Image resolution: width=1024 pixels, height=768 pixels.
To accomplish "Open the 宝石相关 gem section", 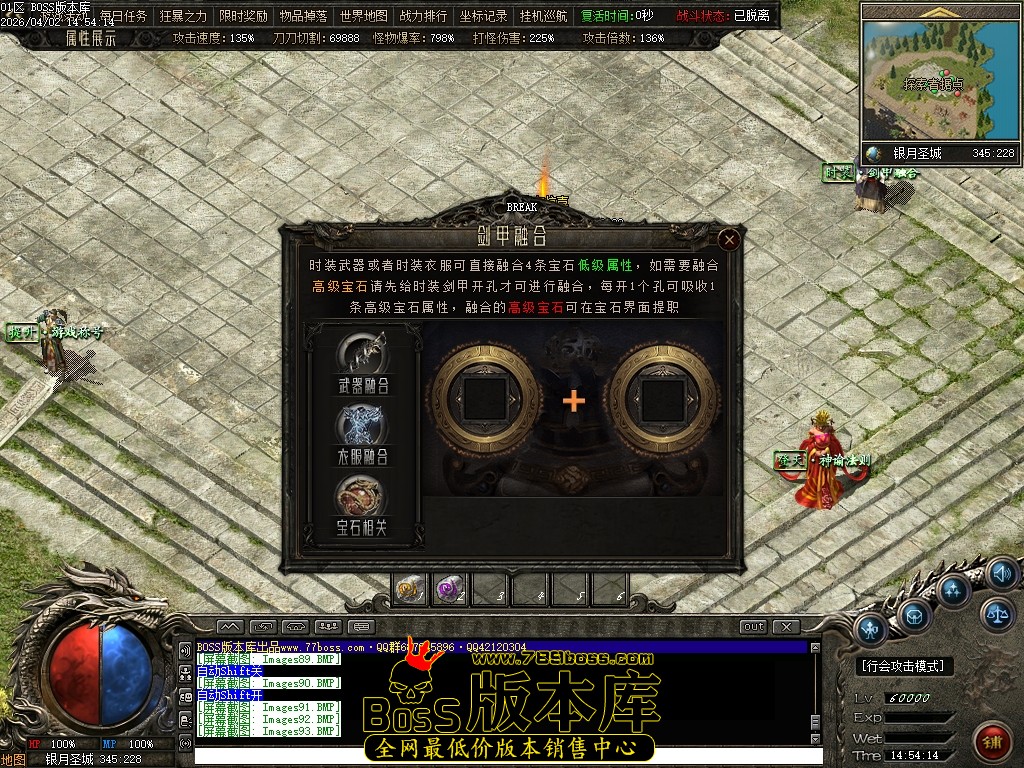I will click(x=363, y=506).
